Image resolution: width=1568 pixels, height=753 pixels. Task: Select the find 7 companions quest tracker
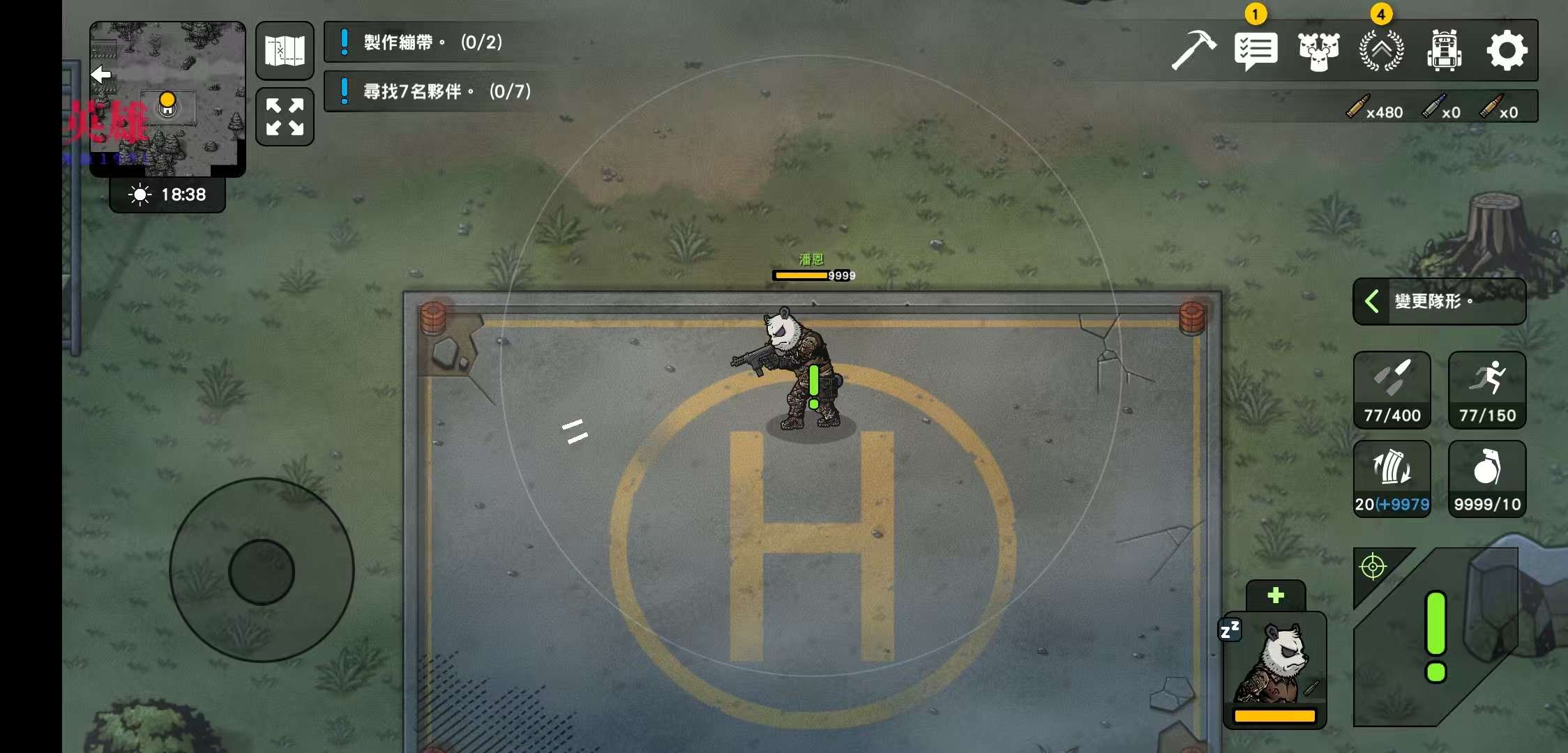446,91
